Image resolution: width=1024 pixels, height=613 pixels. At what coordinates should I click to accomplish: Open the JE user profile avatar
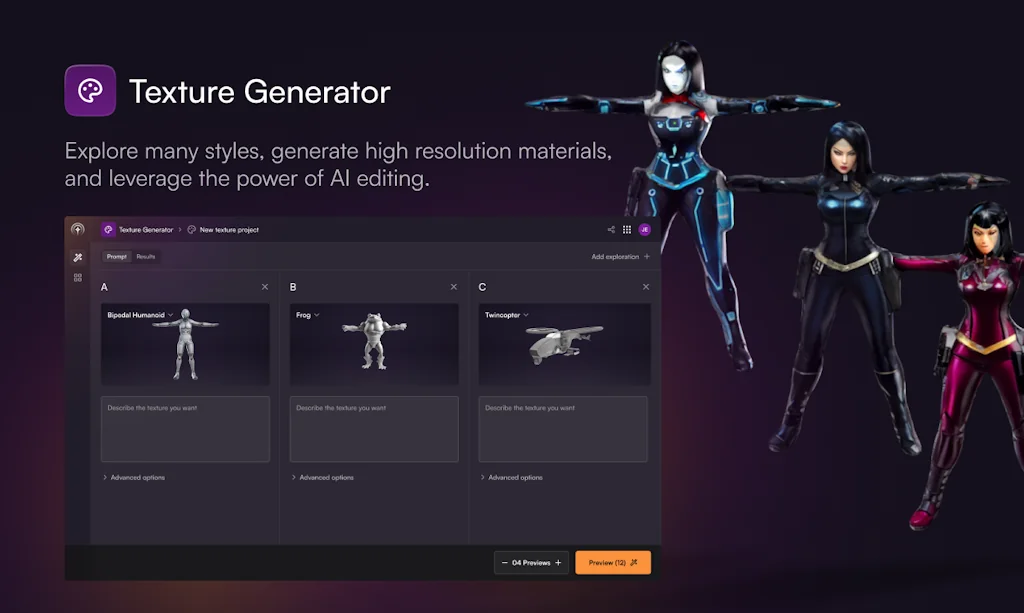(645, 230)
